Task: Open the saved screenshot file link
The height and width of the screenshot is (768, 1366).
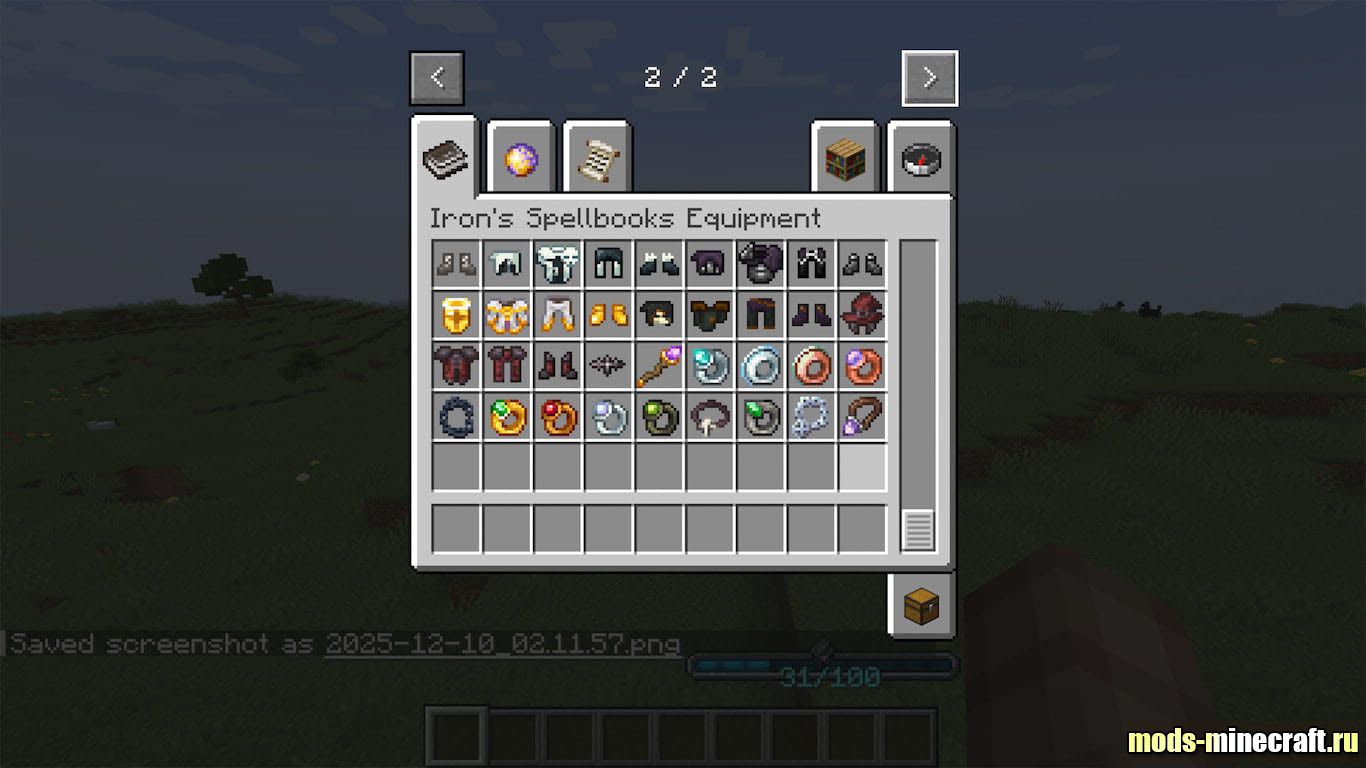Action: (x=503, y=644)
